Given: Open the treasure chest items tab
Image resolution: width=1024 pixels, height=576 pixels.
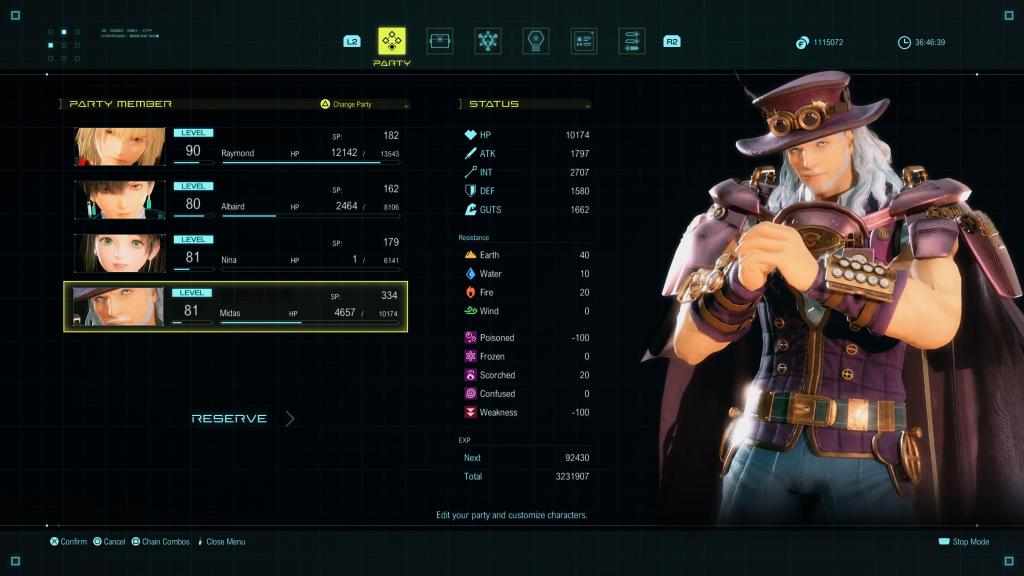Looking at the screenshot, I should pos(440,41).
